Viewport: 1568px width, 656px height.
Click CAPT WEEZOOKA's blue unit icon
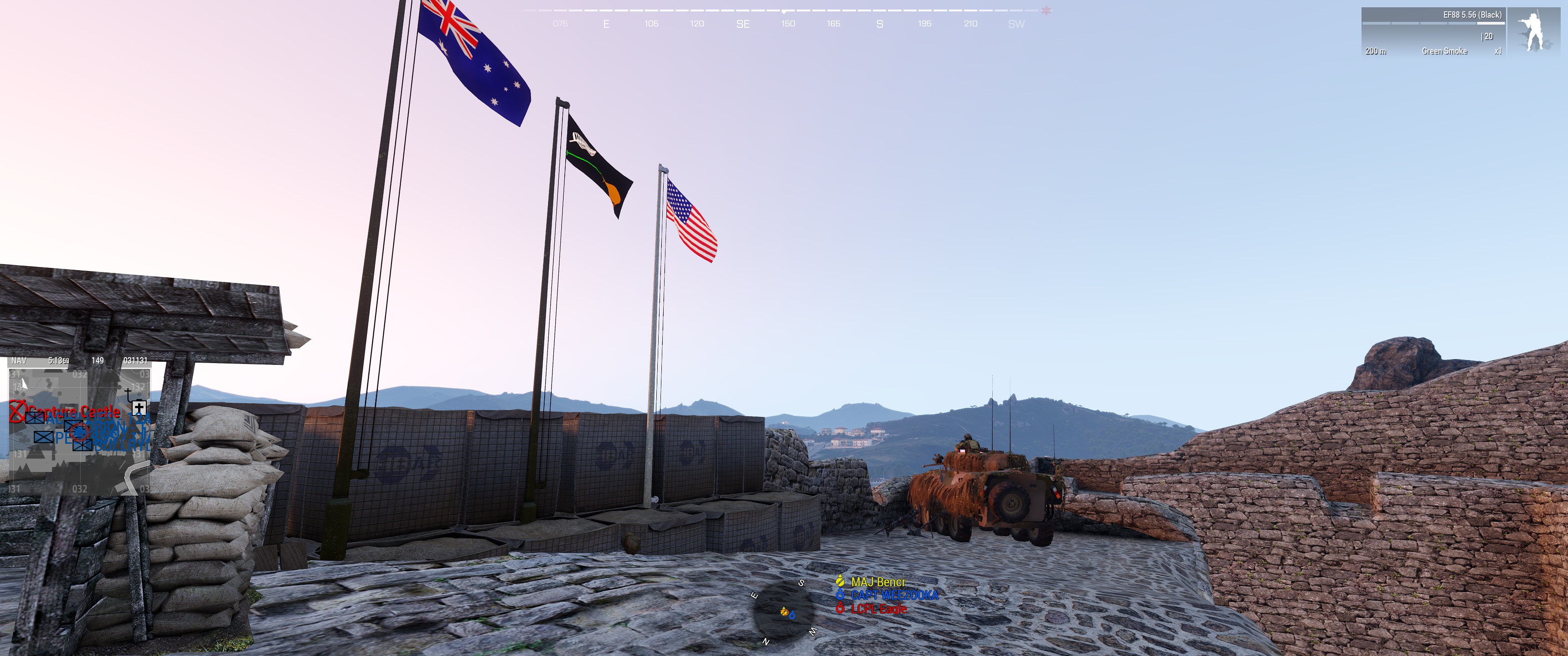840,595
